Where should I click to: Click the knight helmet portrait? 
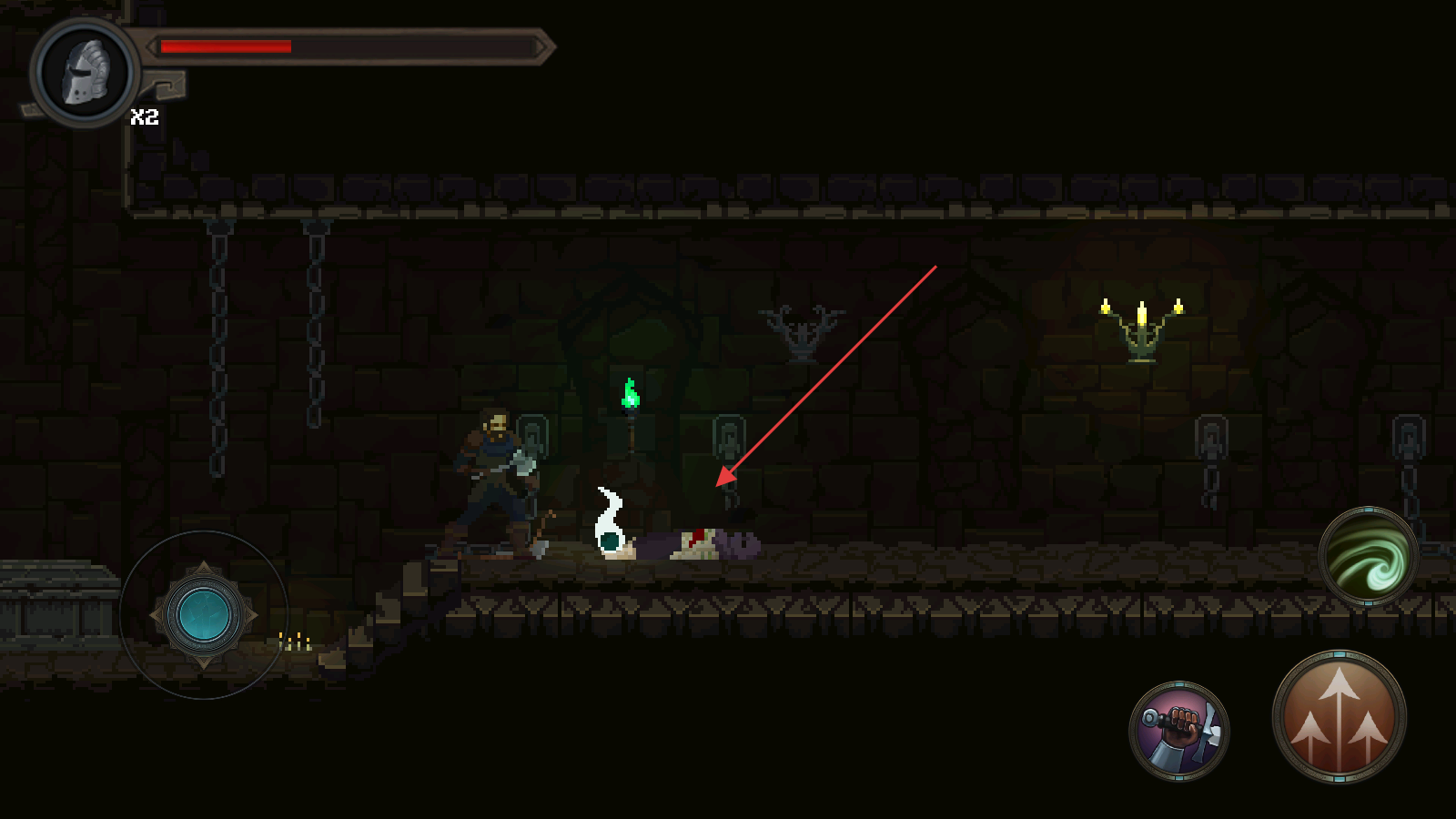coord(86,72)
